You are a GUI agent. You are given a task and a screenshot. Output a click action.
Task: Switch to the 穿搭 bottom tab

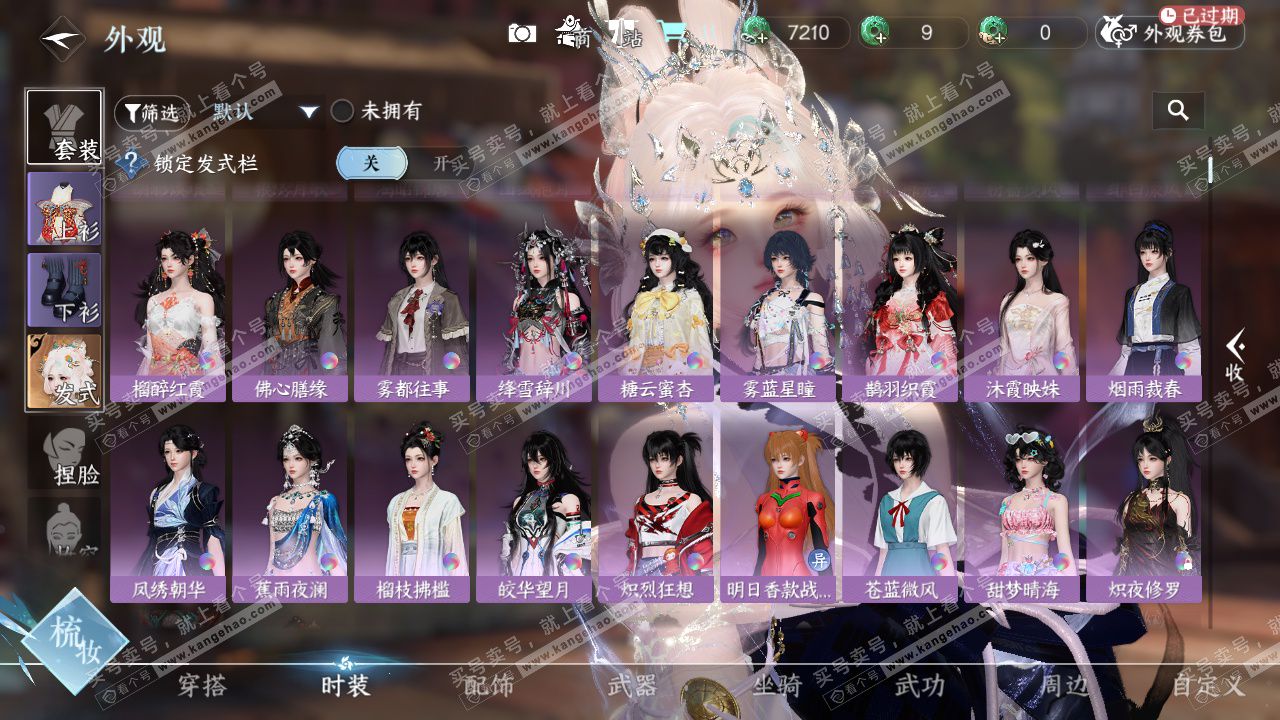(202, 686)
